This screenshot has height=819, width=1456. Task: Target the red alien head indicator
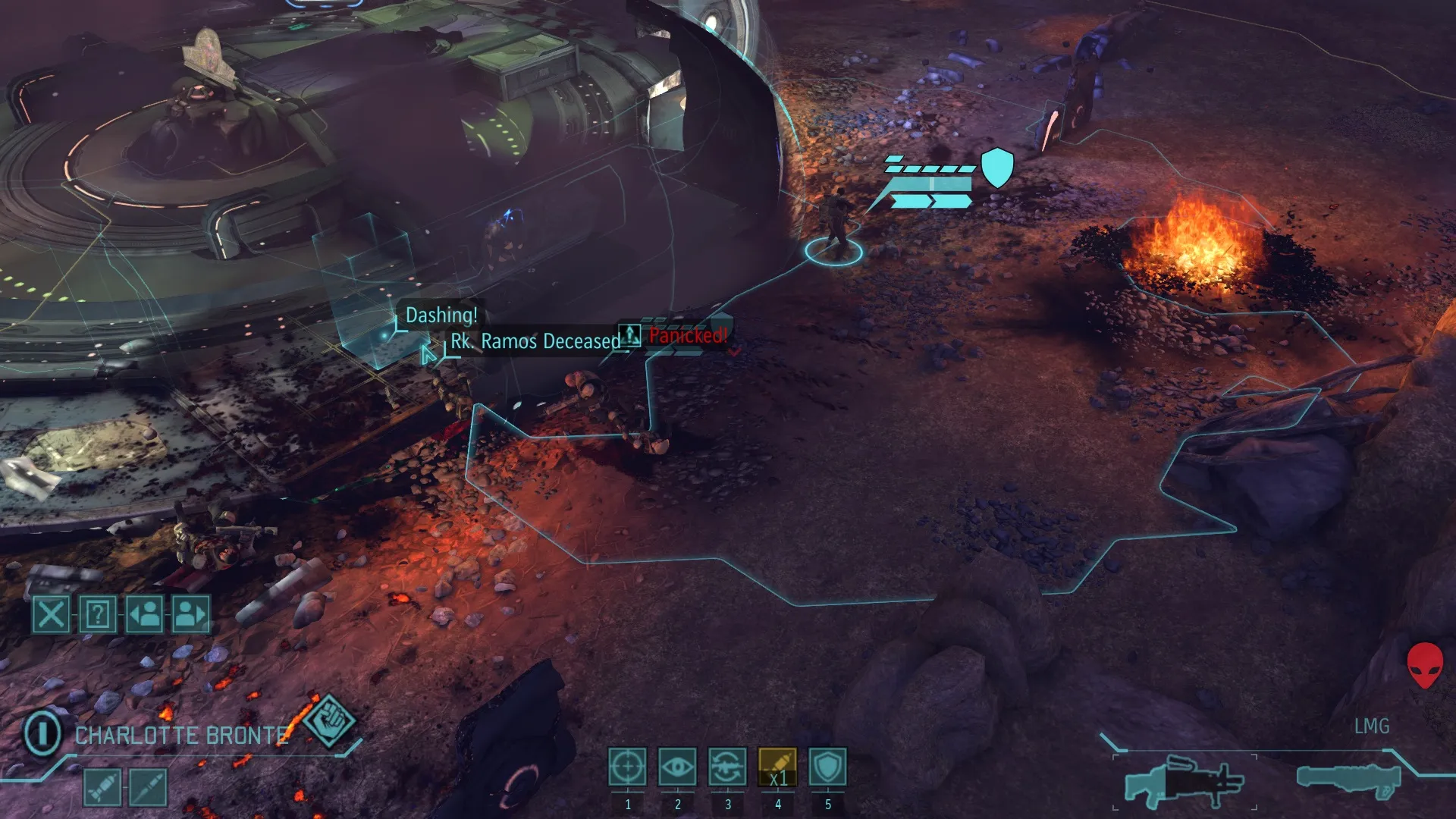(x=1425, y=664)
